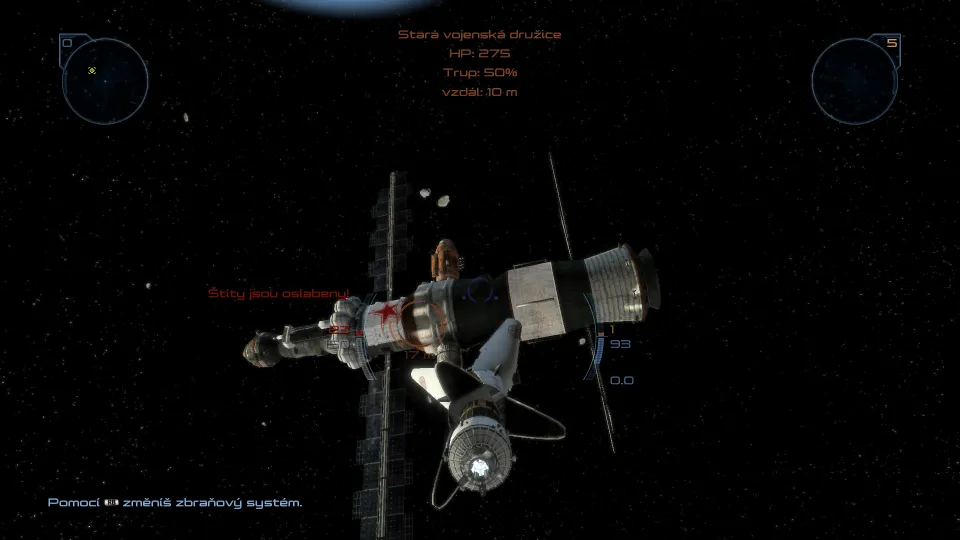
Task: Click the yellow target blip on radar
Action: [x=92, y=71]
